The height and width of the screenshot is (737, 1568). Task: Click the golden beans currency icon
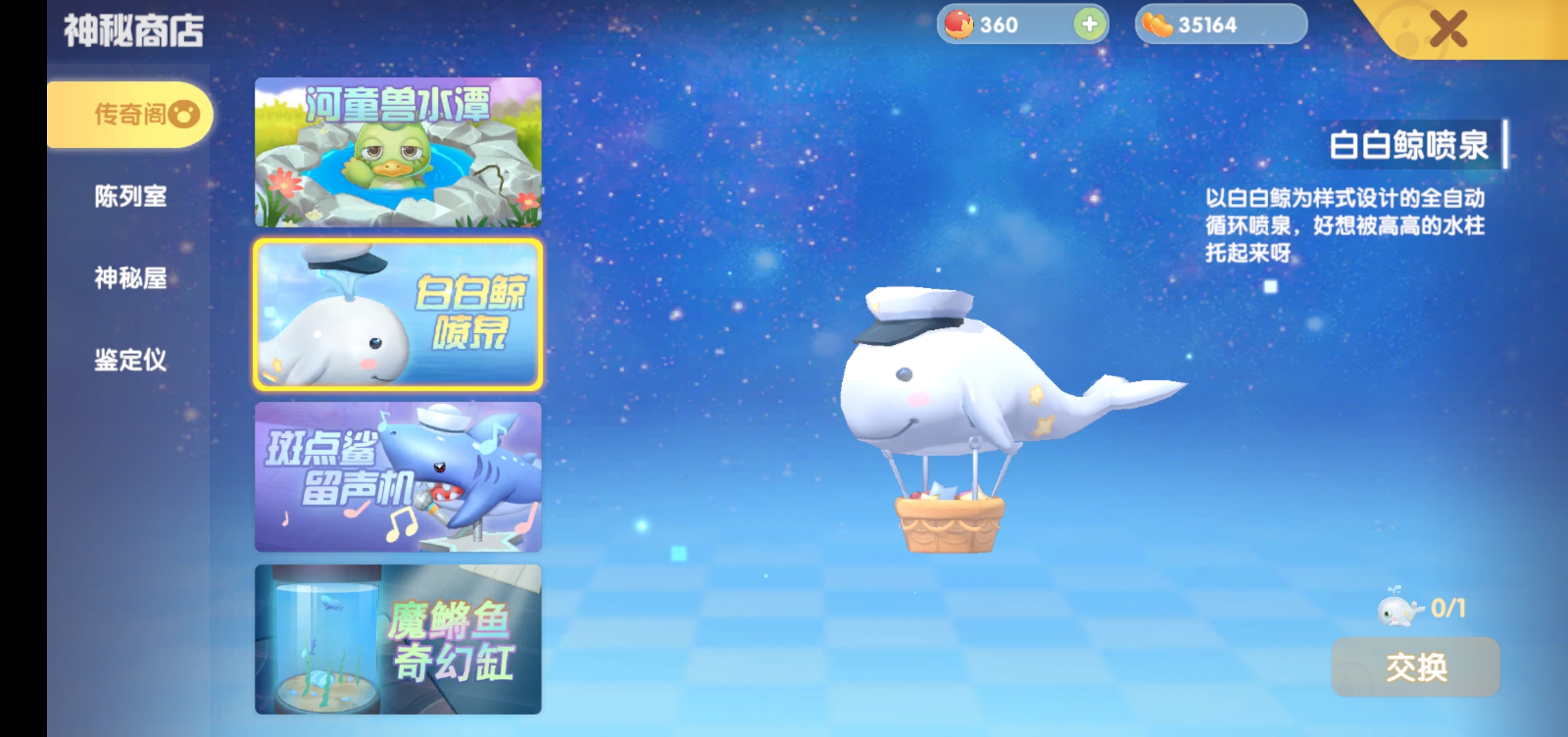point(1160,25)
